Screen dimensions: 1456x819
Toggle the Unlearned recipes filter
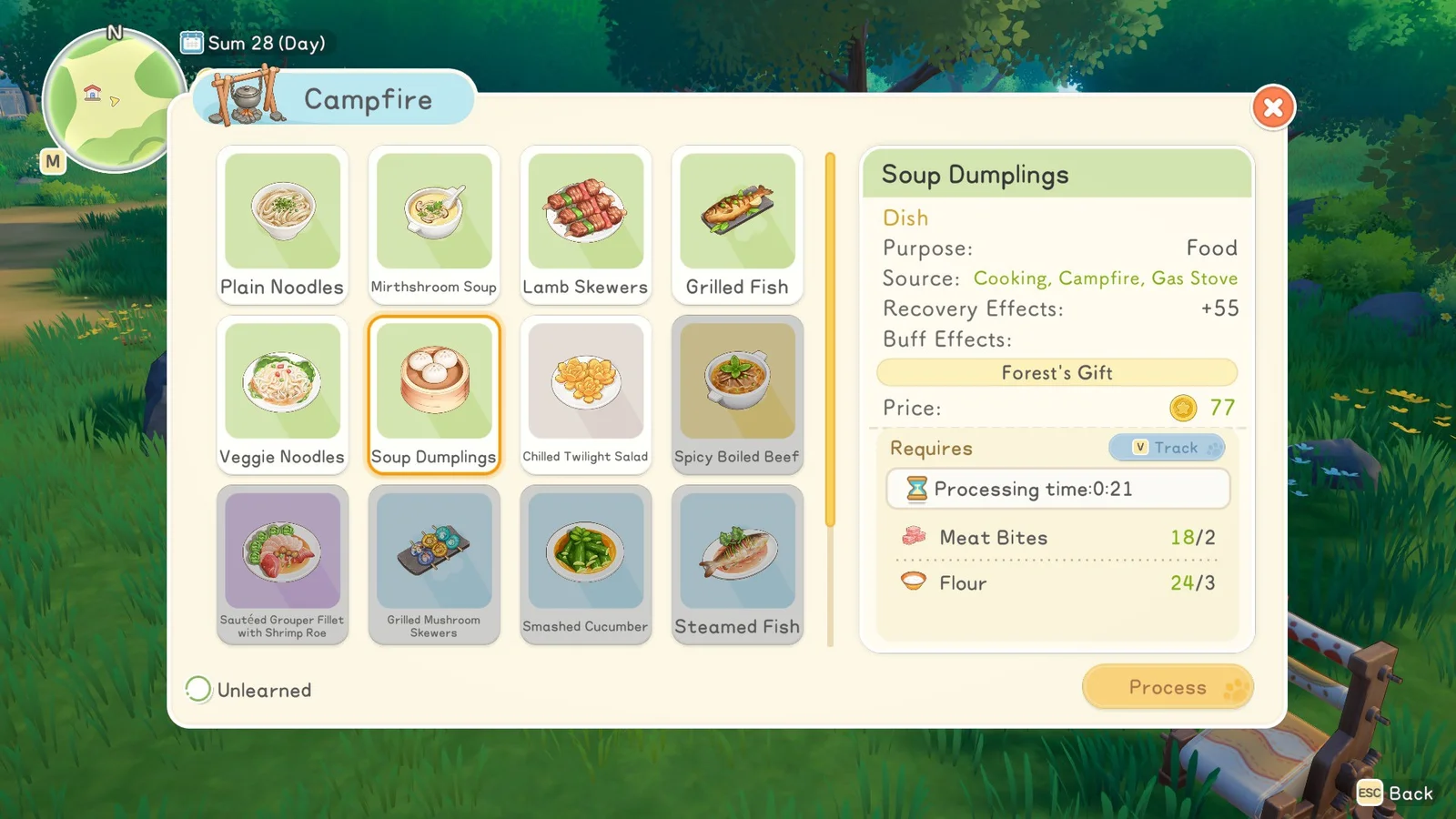pyautogui.click(x=198, y=690)
